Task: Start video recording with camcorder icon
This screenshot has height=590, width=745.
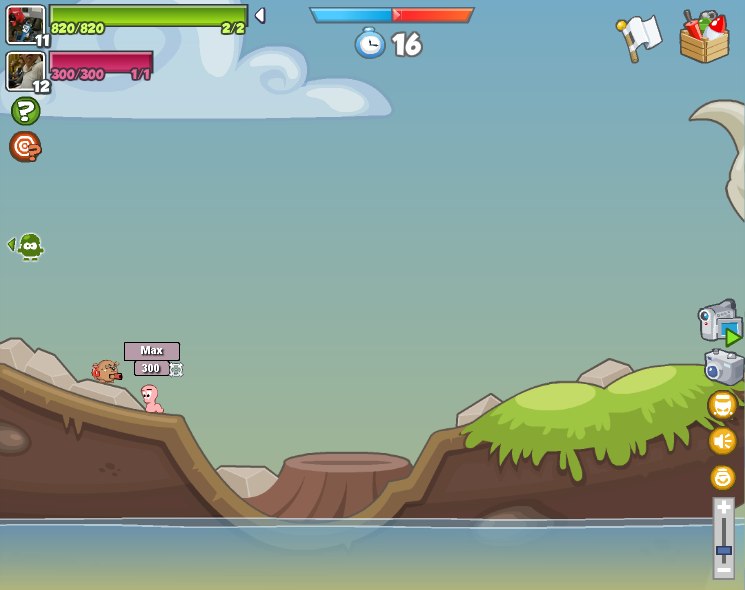Action: click(x=720, y=323)
